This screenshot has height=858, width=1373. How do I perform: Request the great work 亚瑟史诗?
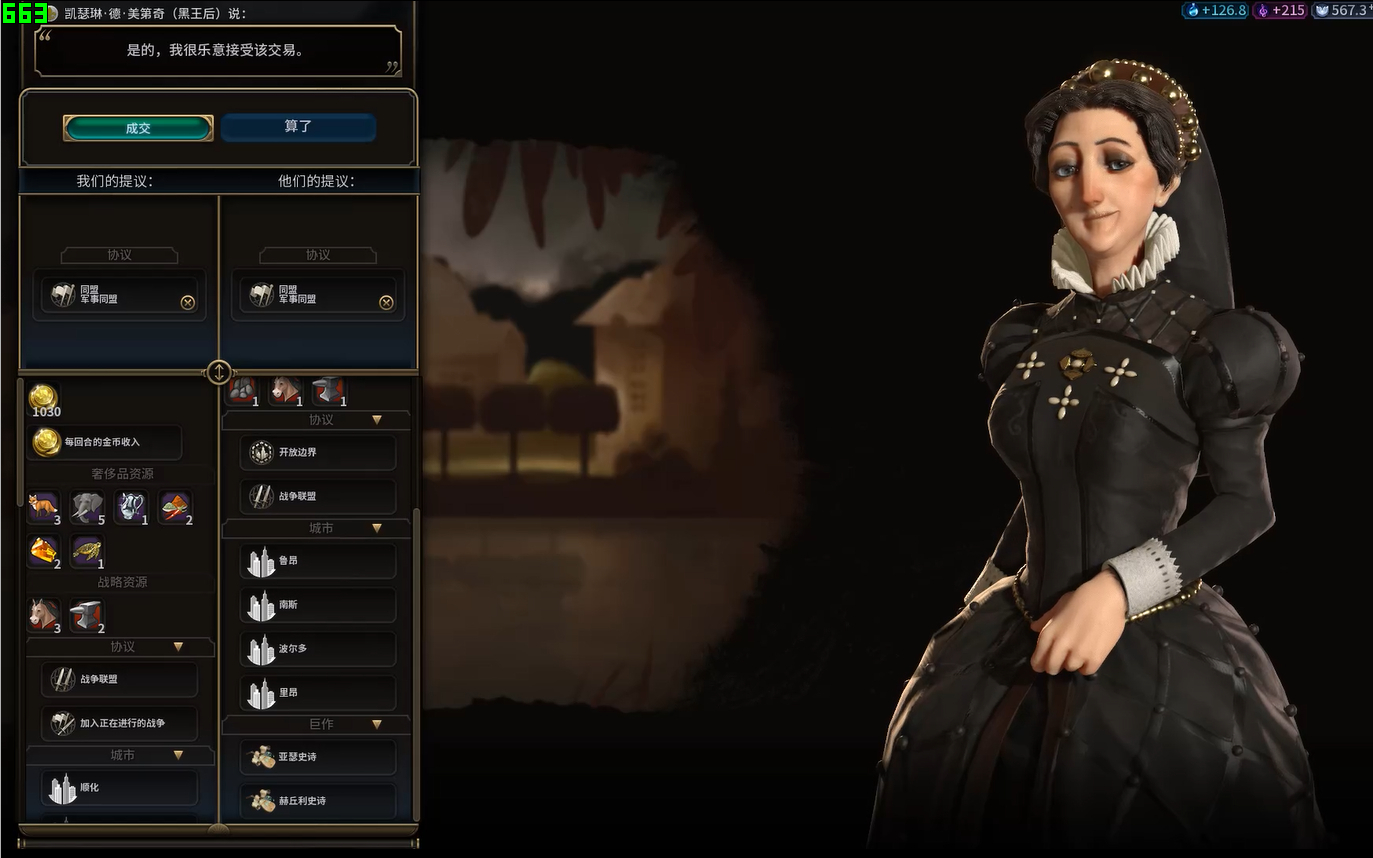click(318, 757)
